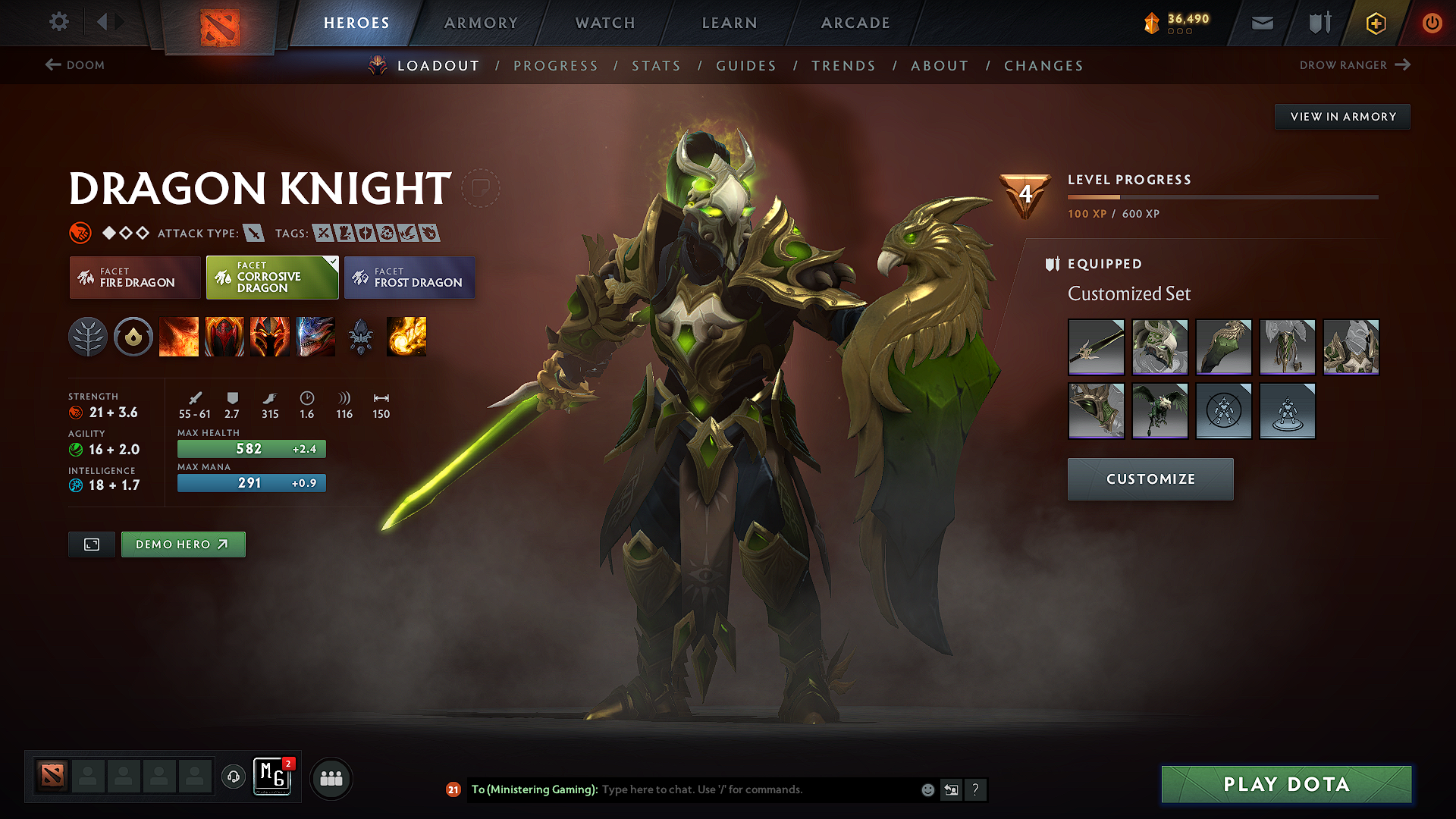Enable the Corrosive Dragon facet
The height and width of the screenshot is (819, 1456).
pyautogui.click(x=271, y=278)
